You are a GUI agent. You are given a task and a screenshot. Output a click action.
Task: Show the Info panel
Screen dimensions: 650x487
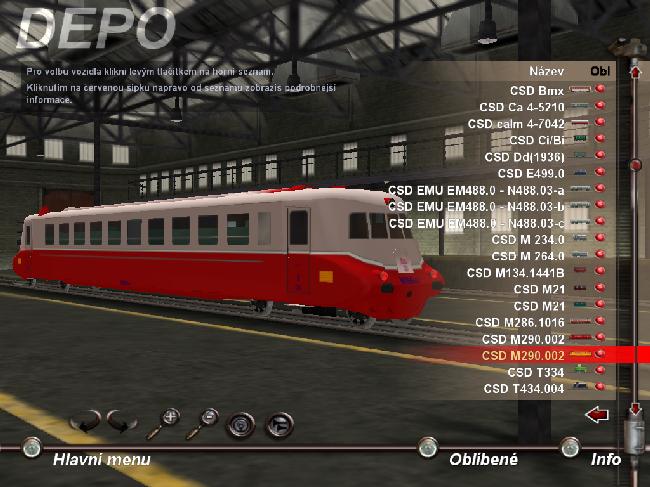(x=605, y=459)
